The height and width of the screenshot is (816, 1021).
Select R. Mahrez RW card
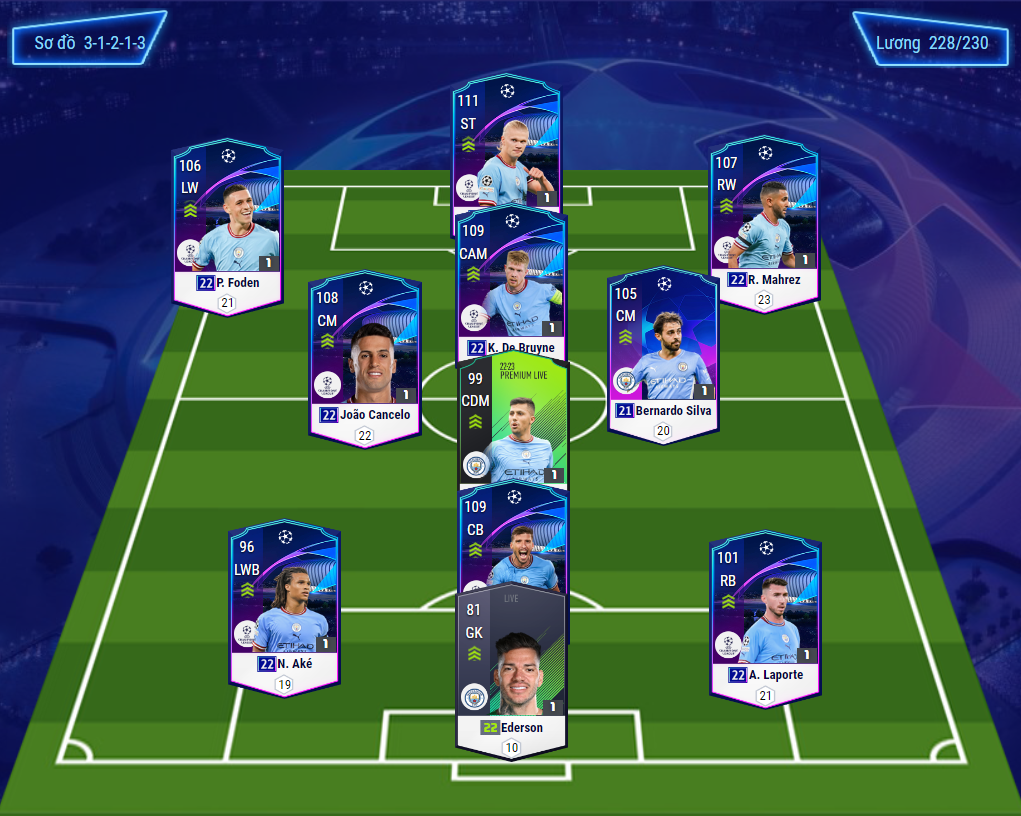point(764,225)
